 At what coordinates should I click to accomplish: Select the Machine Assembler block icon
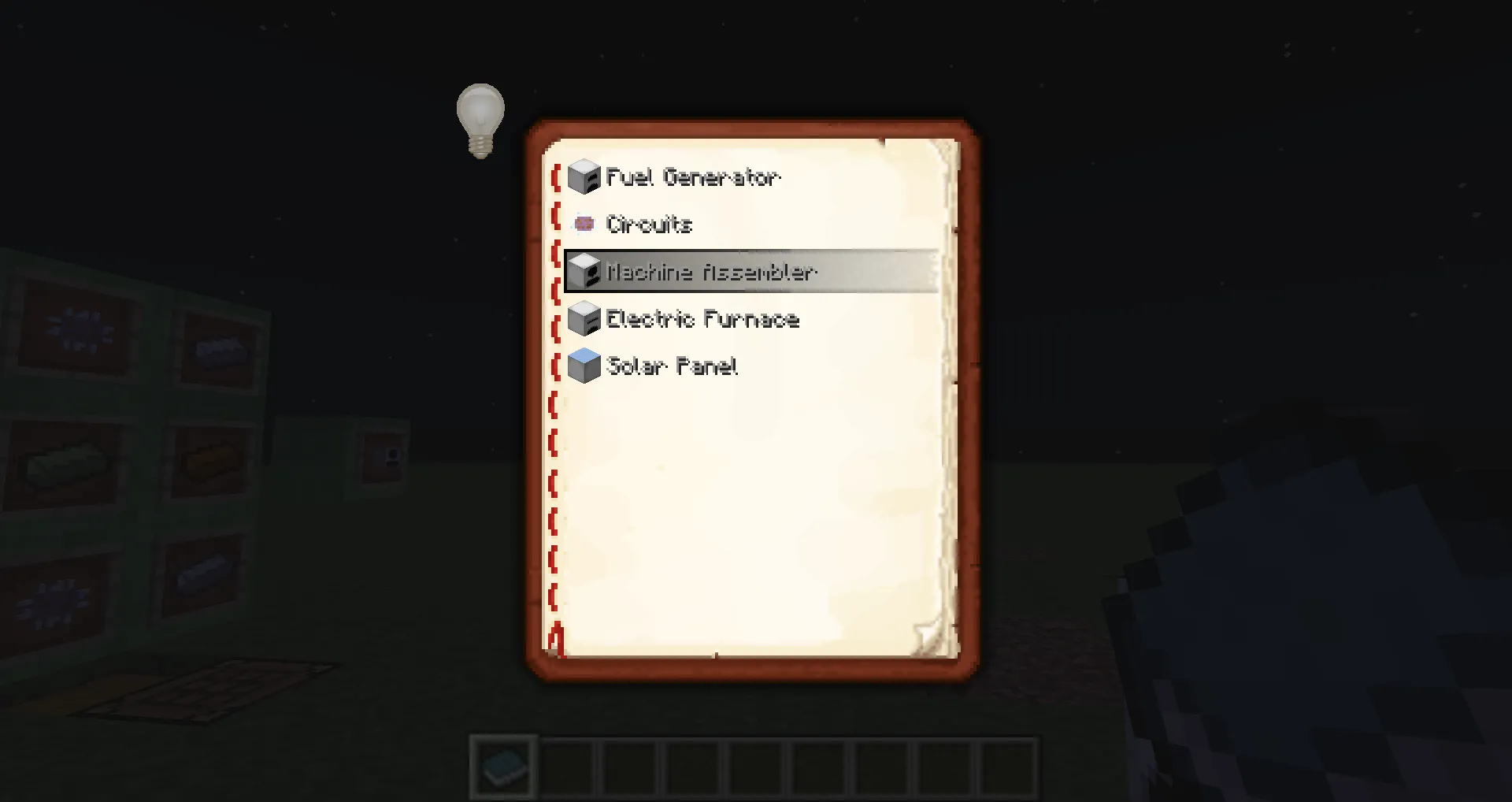point(584,272)
